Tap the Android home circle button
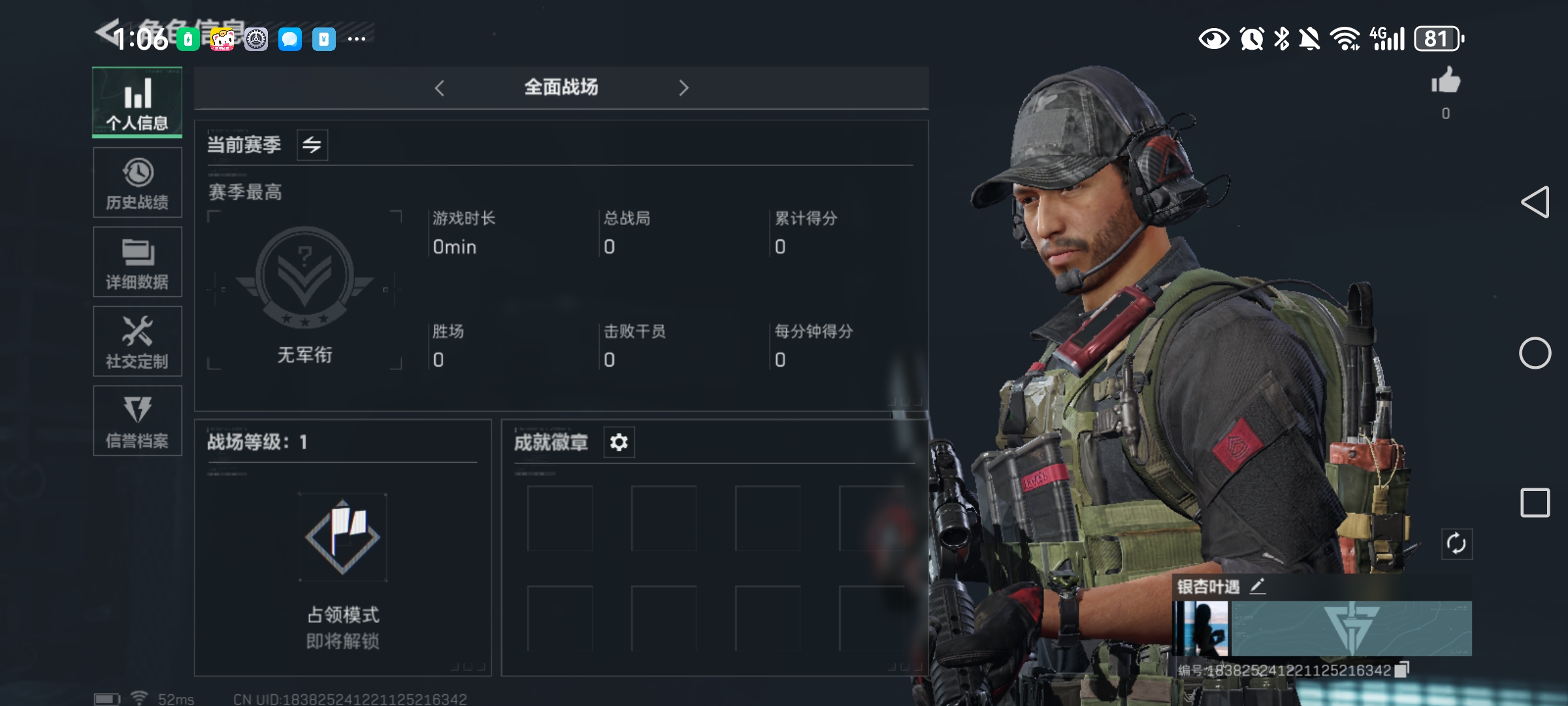The height and width of the screenshot is (706, 1568). click(x=1535, y=354)
